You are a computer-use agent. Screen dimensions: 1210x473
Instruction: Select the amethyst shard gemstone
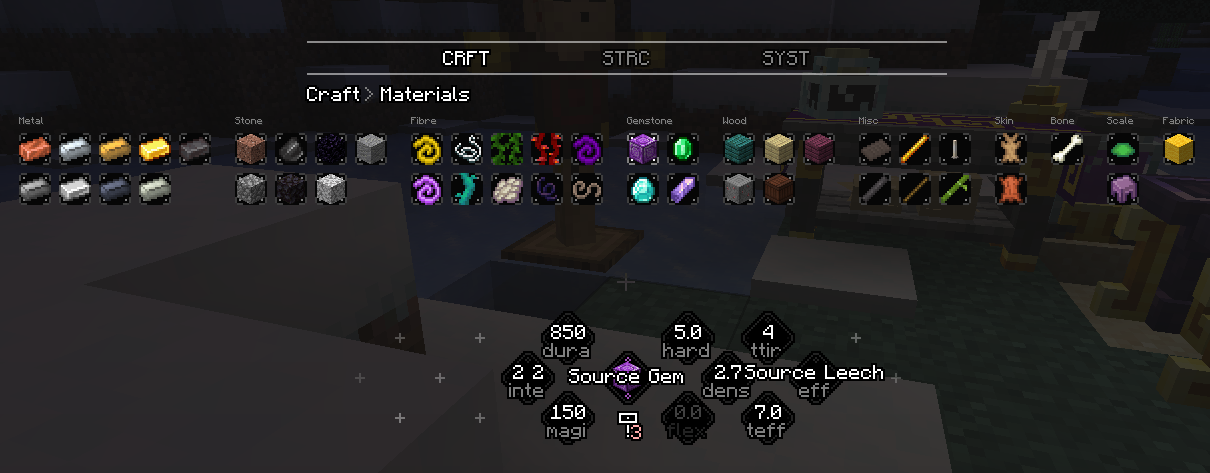coord(683,188)
